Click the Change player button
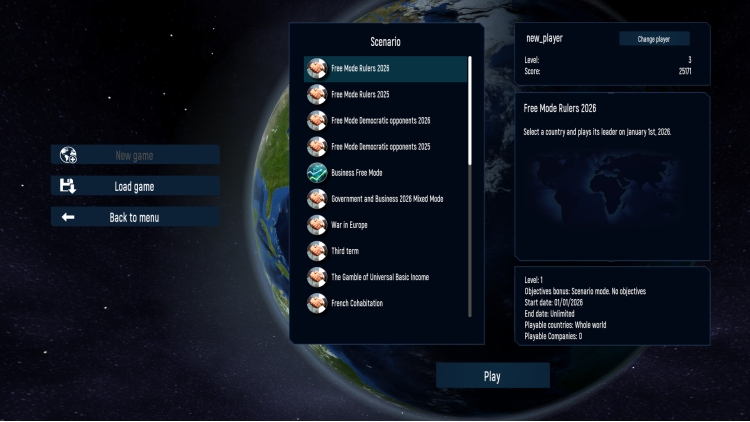750x422 pixels. pyautogui.click(x=654, y=39)
